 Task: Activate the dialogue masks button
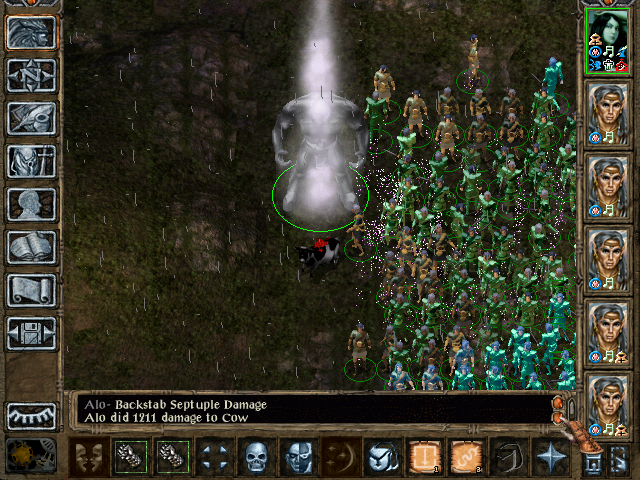tap(91, 457)
